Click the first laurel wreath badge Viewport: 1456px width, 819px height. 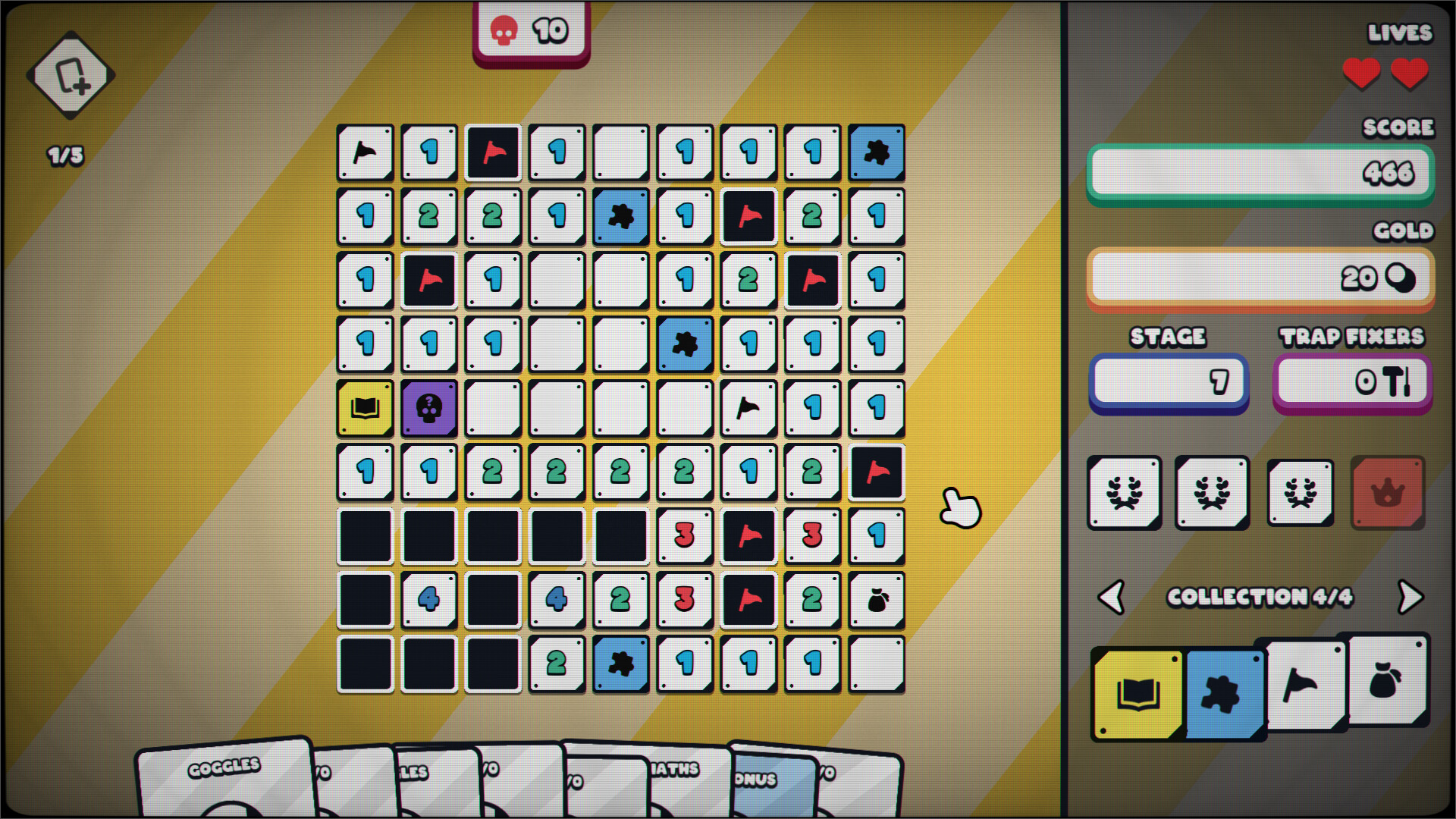(1124, 491)
